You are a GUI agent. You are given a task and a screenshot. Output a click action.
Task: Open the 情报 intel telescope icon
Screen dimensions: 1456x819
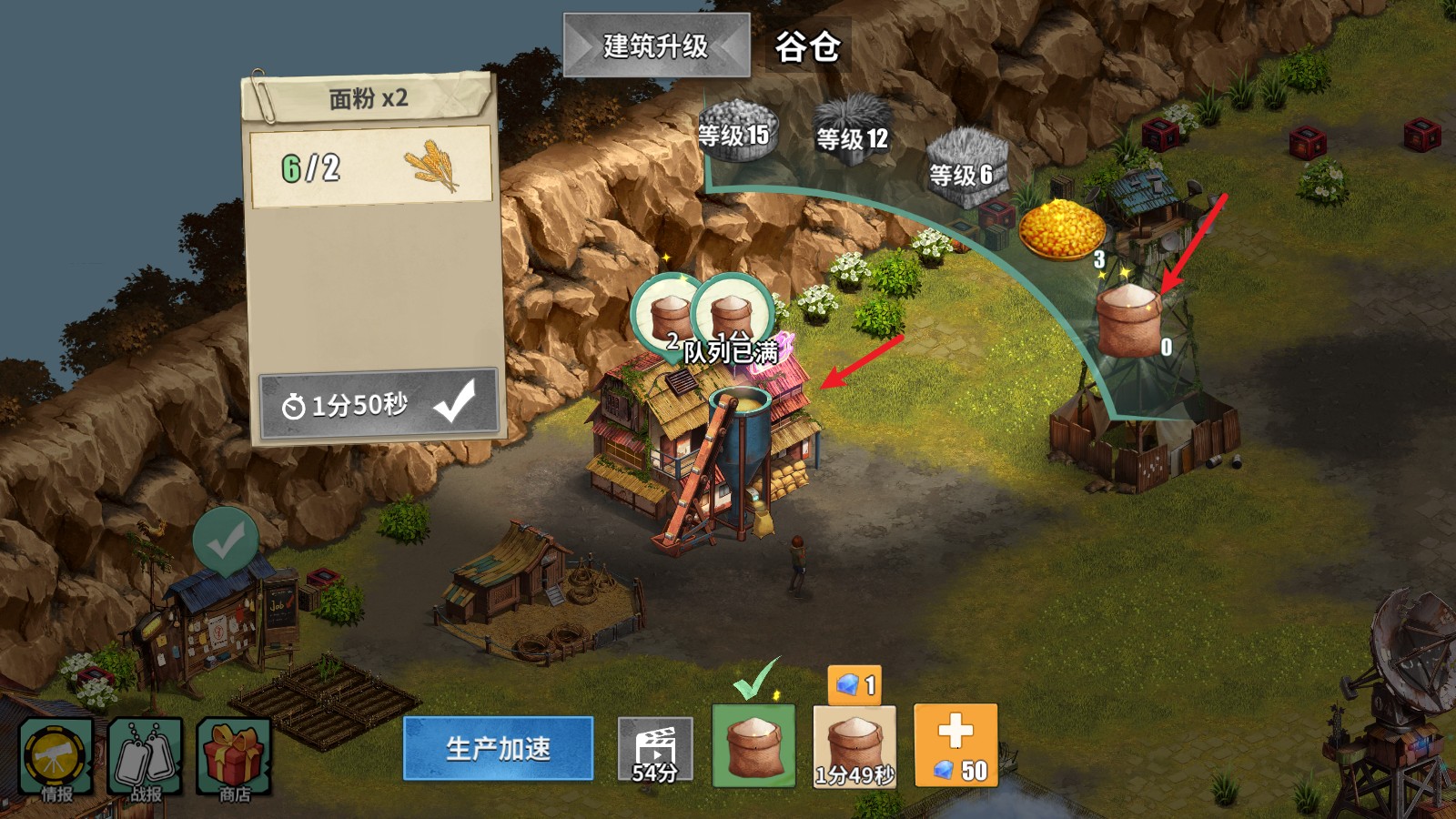click(56, 755)
